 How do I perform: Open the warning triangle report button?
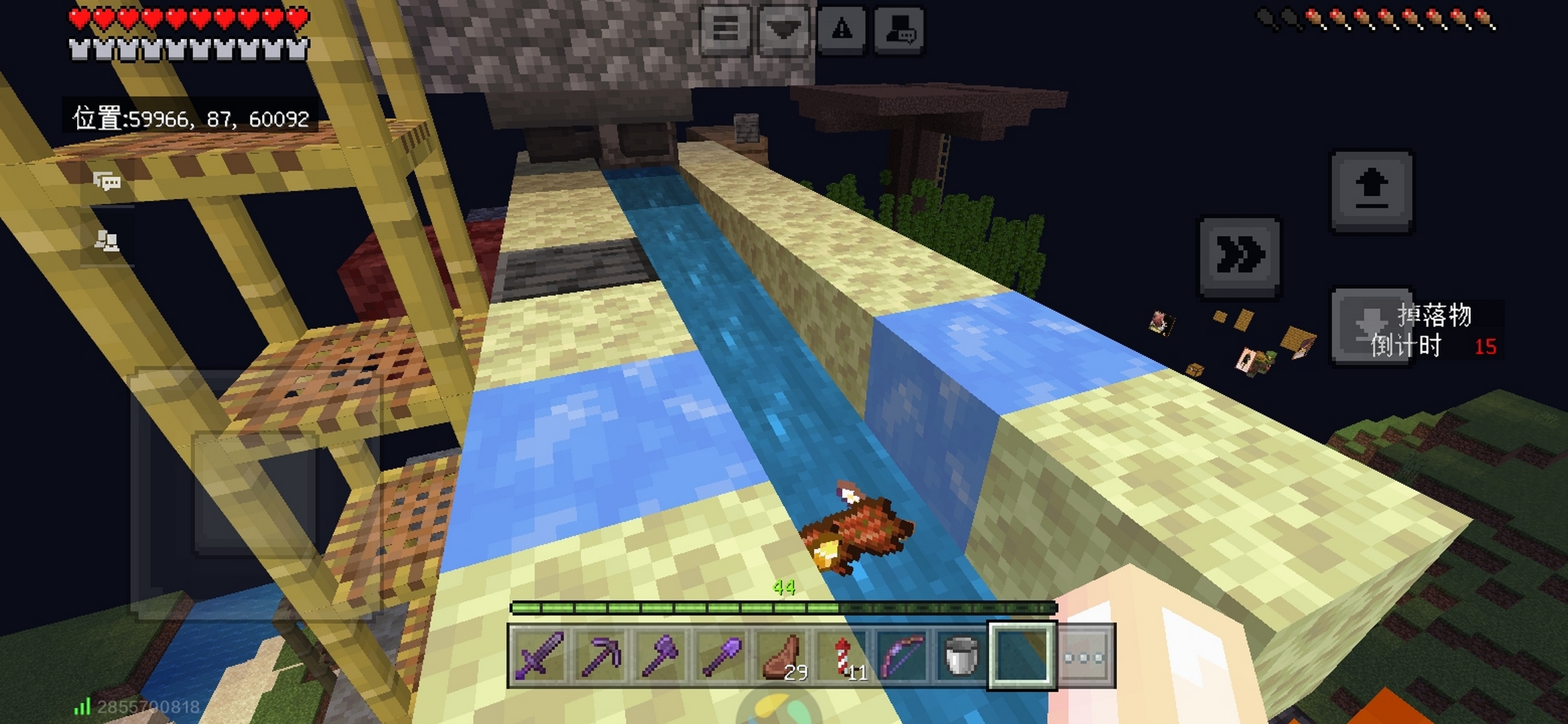pyautogui.click(x=842, y=30)
